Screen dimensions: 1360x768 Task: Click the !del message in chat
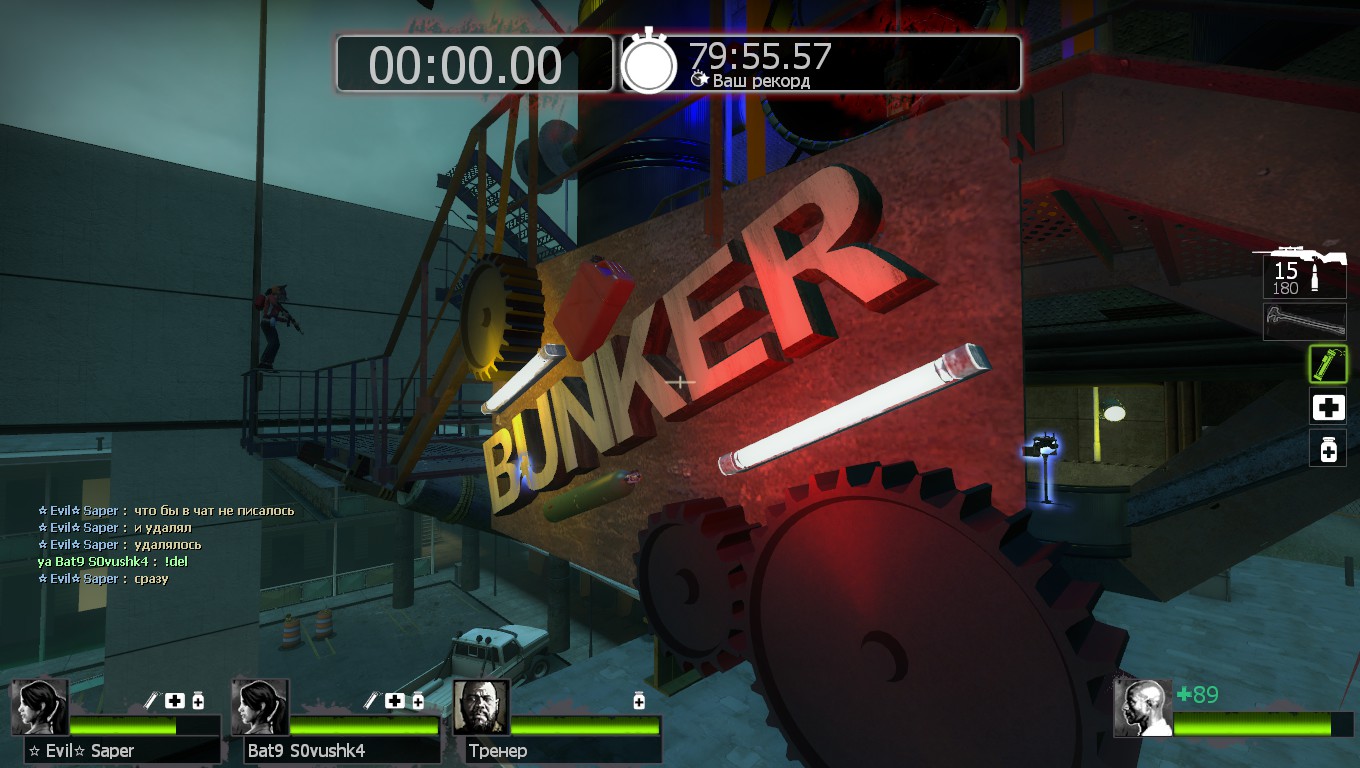[176, 561]
